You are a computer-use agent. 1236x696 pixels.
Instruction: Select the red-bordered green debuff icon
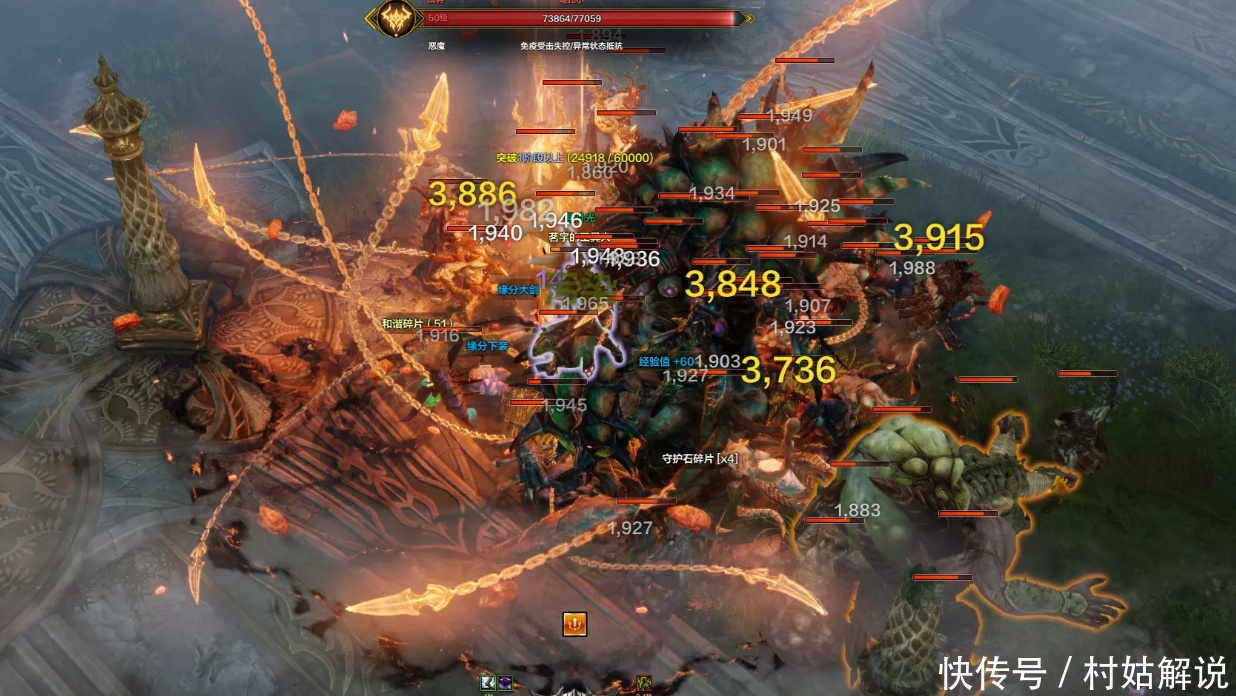coord(645,684)
